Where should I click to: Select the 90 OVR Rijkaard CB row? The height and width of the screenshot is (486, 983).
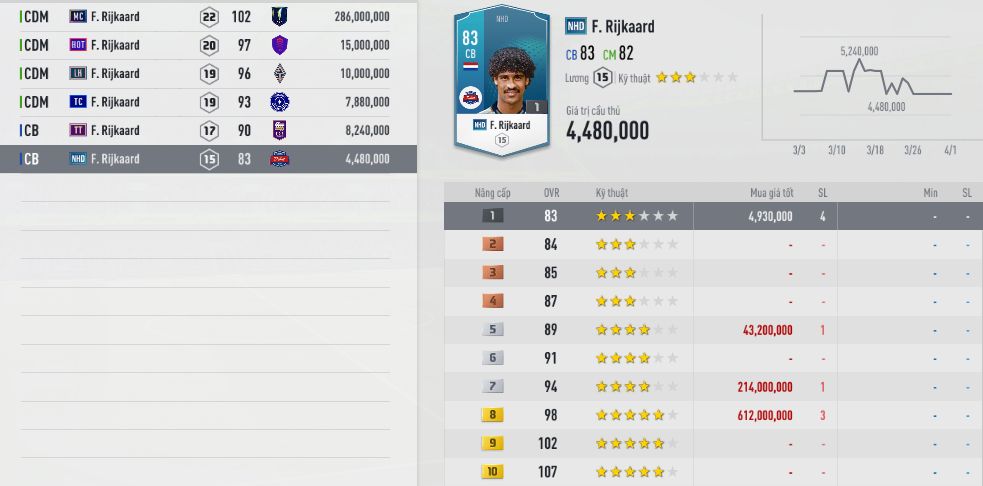205,130
